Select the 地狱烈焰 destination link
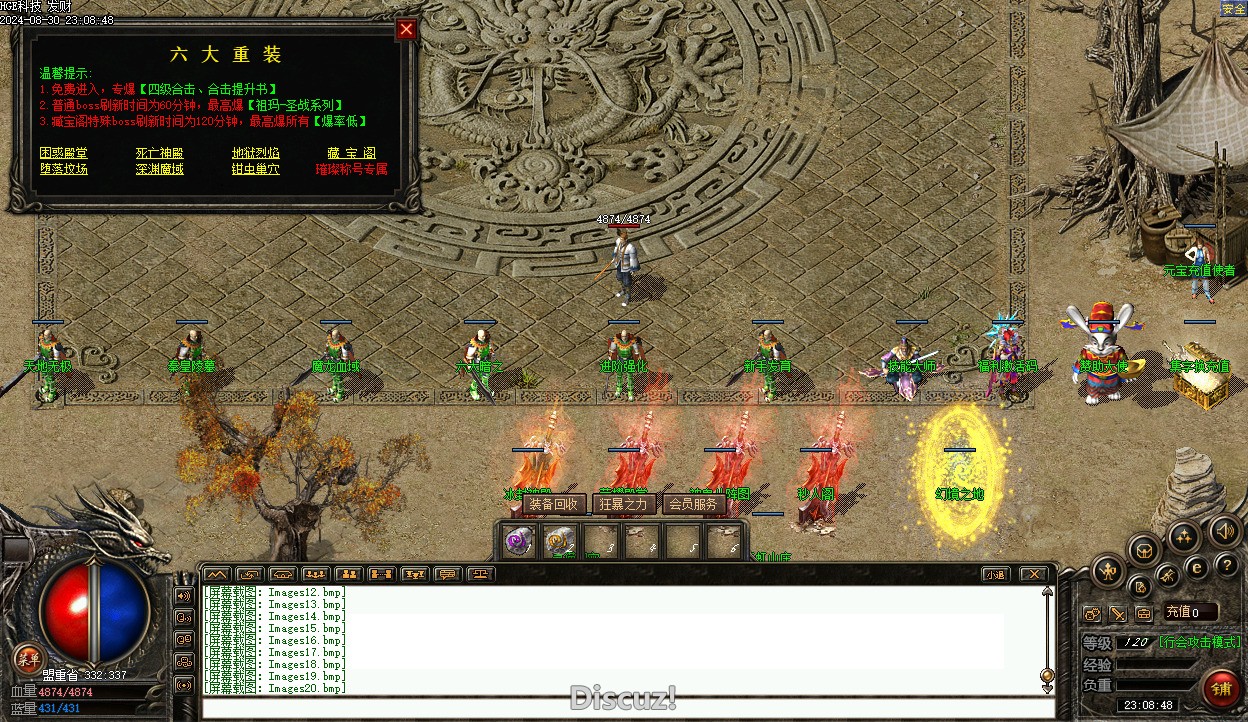 (x=255, y=153)
